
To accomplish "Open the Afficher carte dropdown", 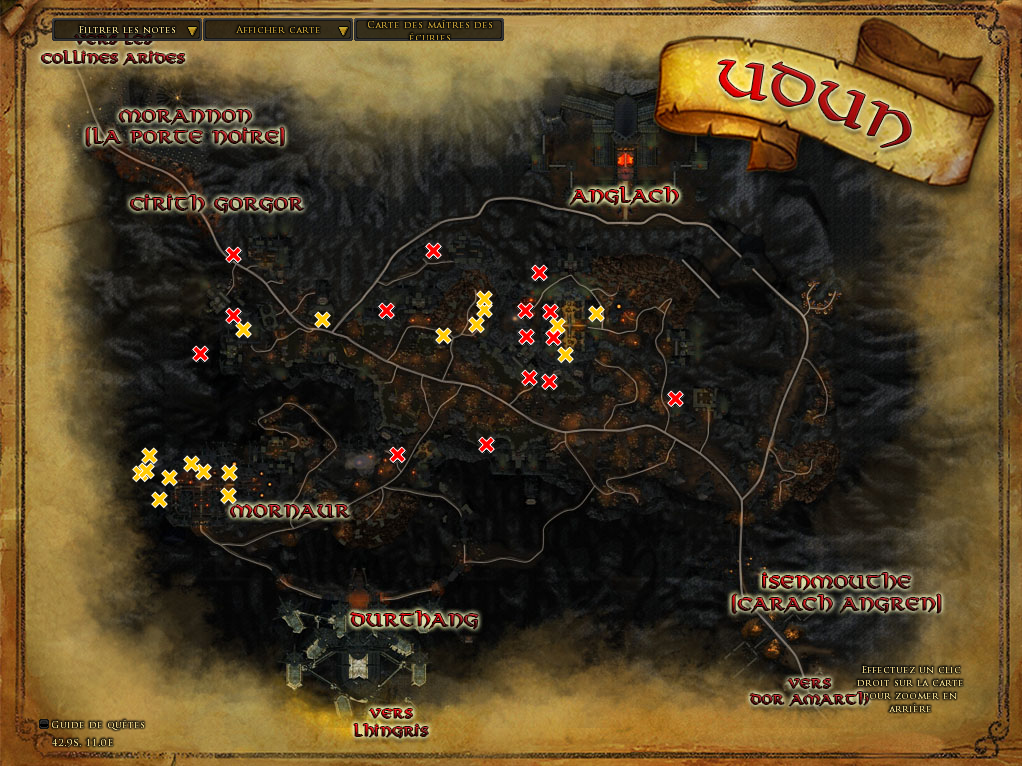I will coord(279,30).
